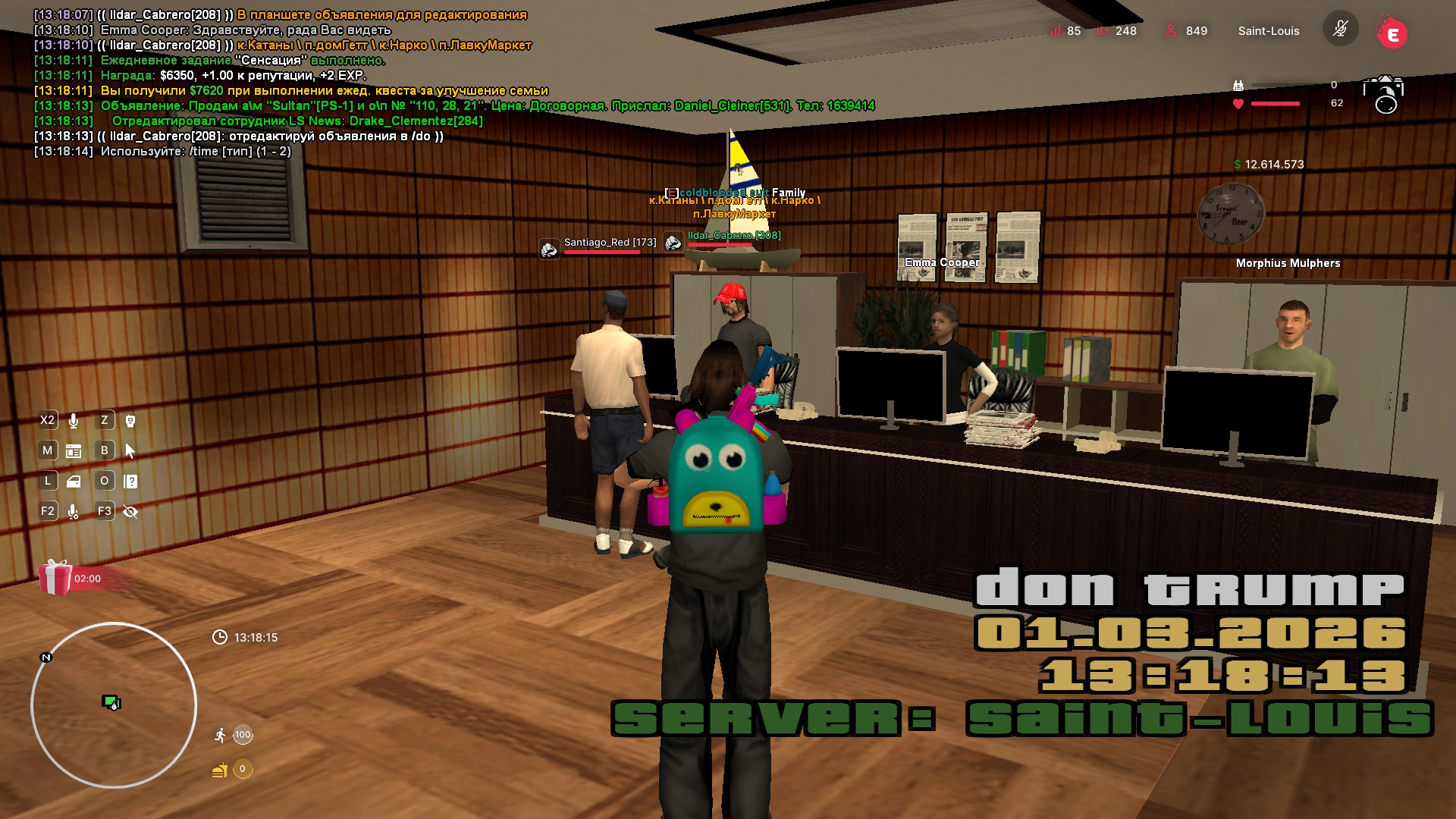This screenshot has height=819, width=1456.
Task: Show the online players count icon
Action: click(x=1171, y=30)
